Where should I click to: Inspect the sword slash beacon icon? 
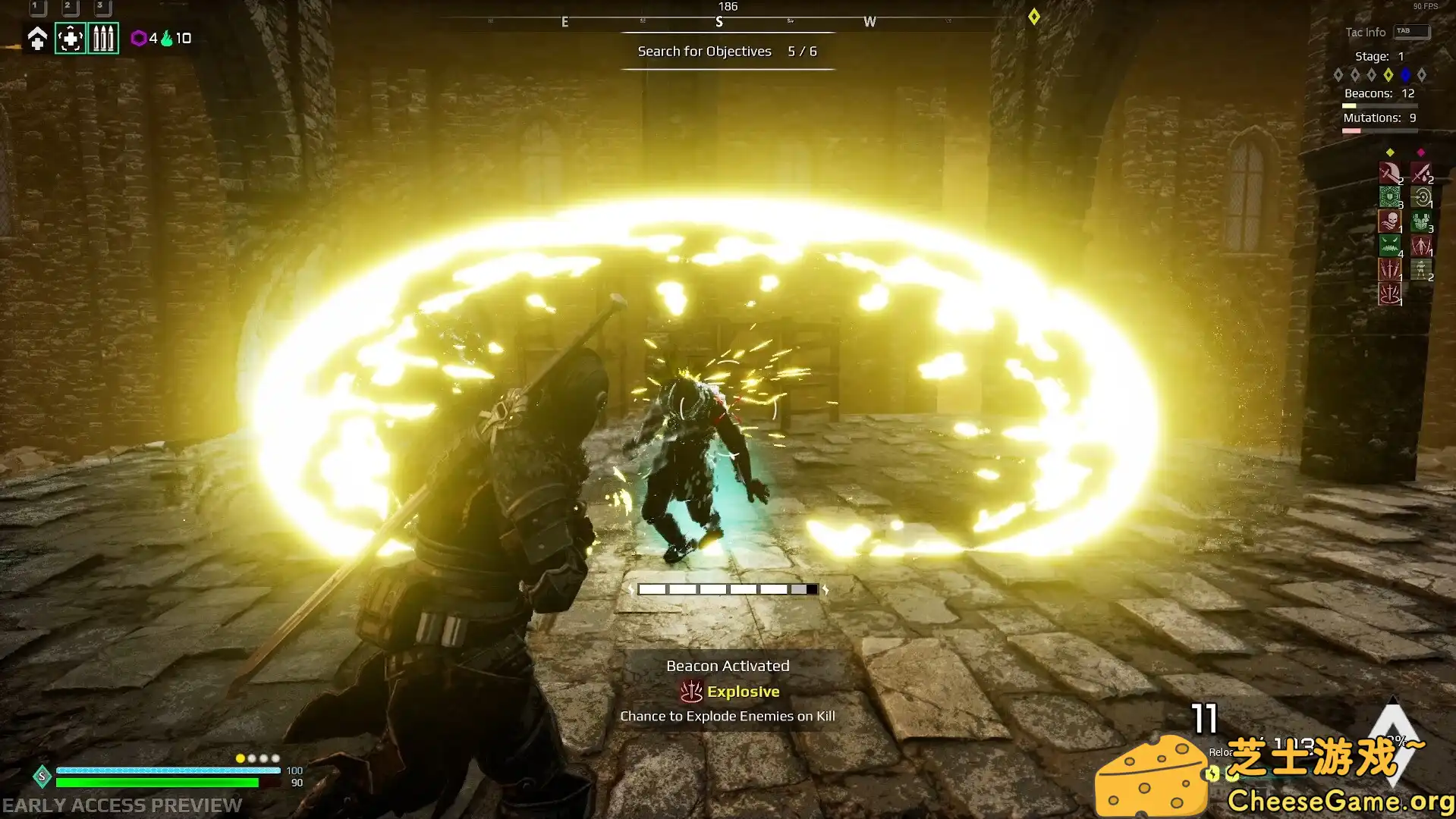1389,173
